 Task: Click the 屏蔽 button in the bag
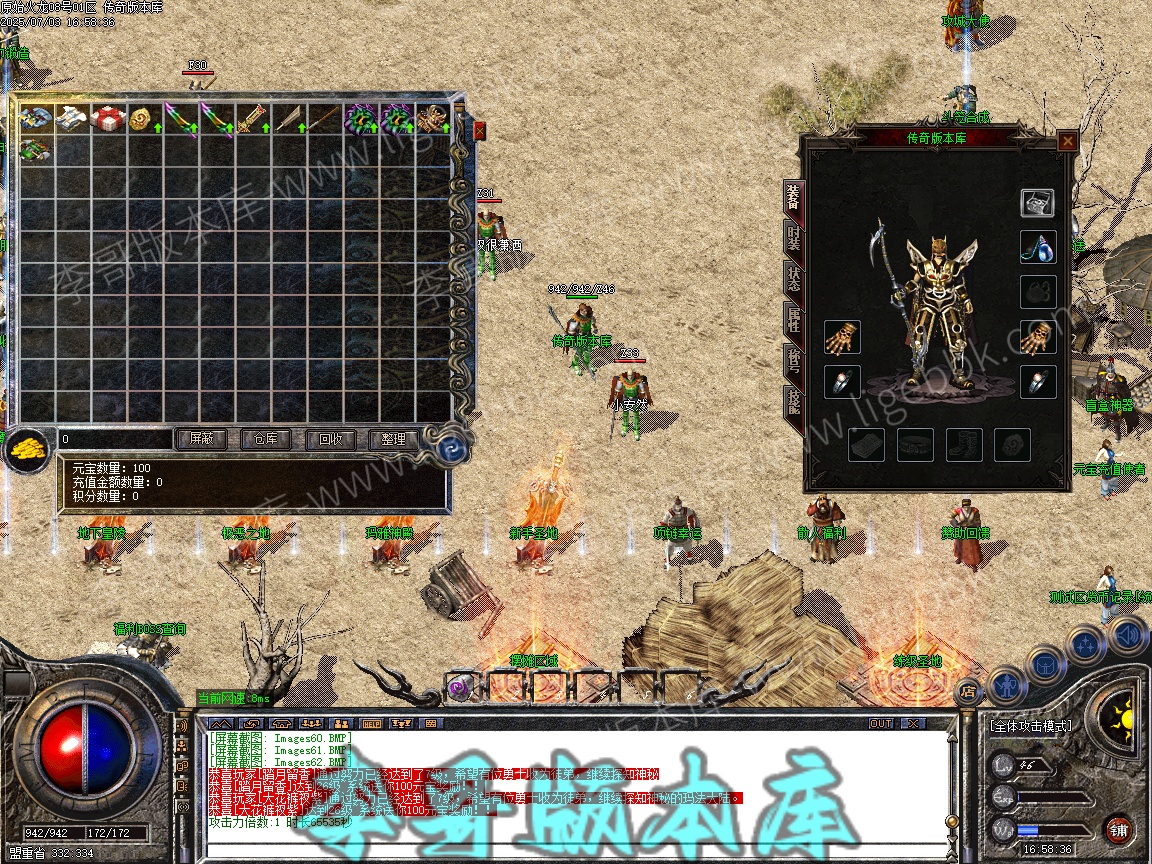(x=201, y=439)
